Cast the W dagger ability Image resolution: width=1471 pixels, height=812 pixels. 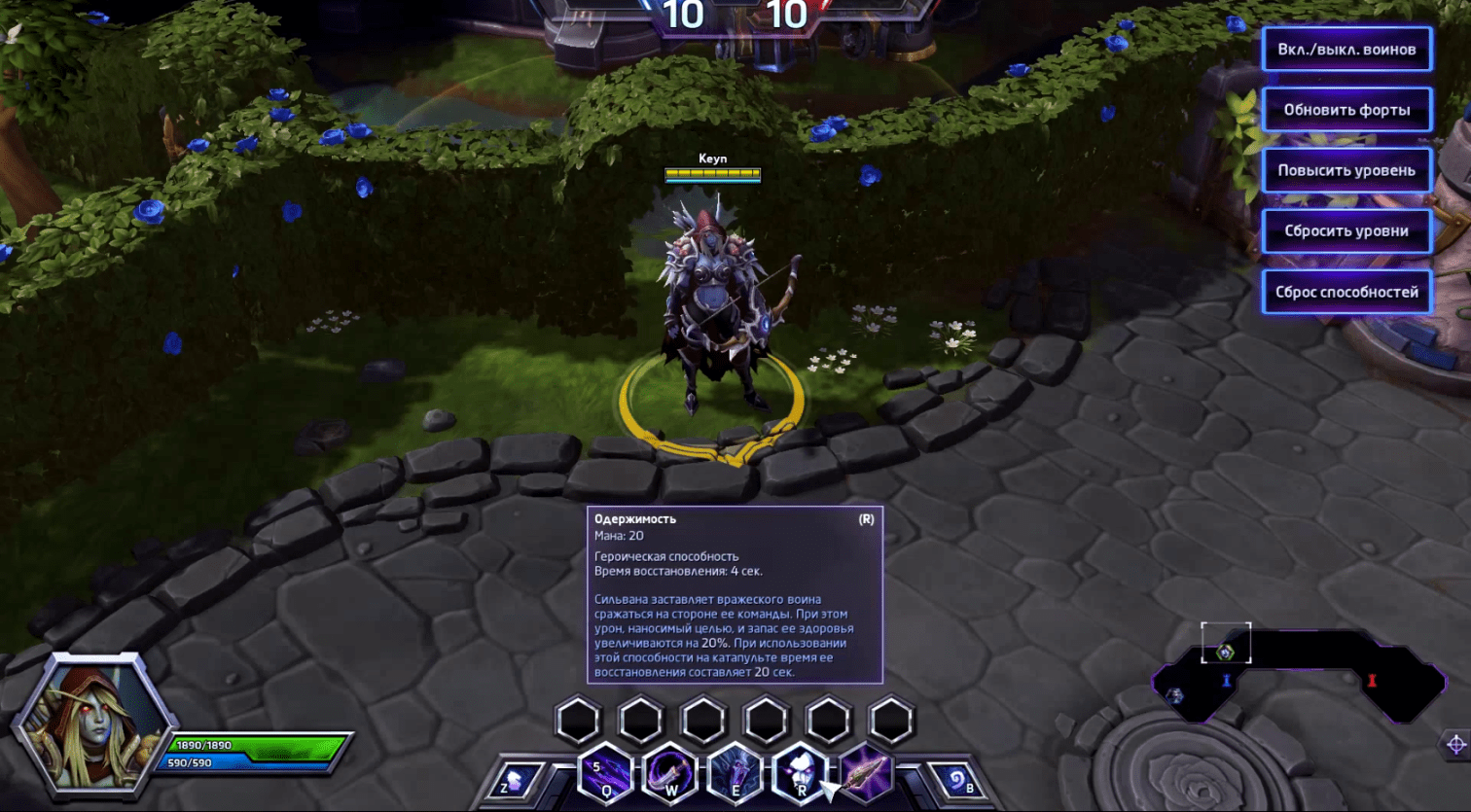point(670,775)
